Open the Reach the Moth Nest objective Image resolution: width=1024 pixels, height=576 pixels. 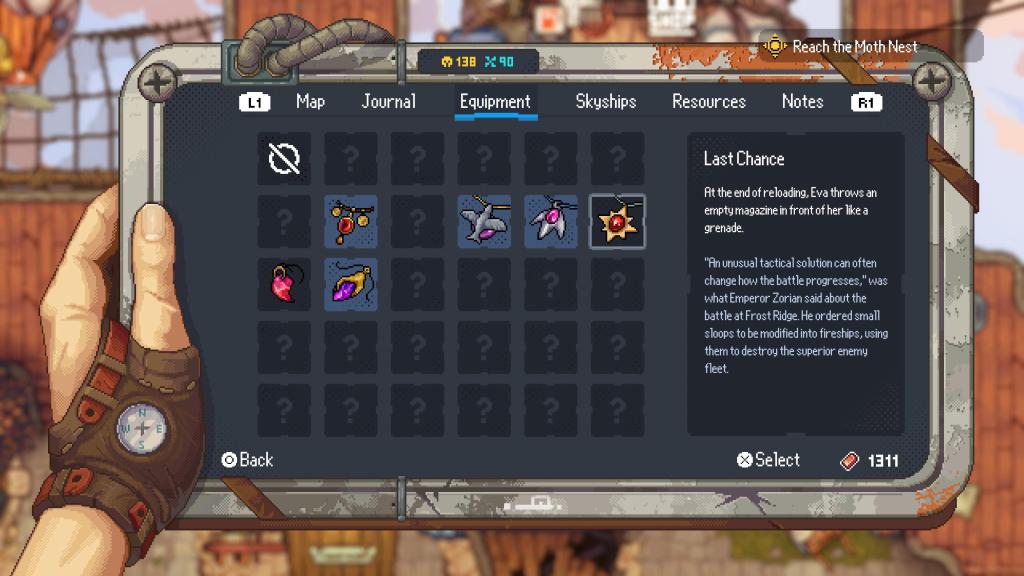[x=842, y=46]
